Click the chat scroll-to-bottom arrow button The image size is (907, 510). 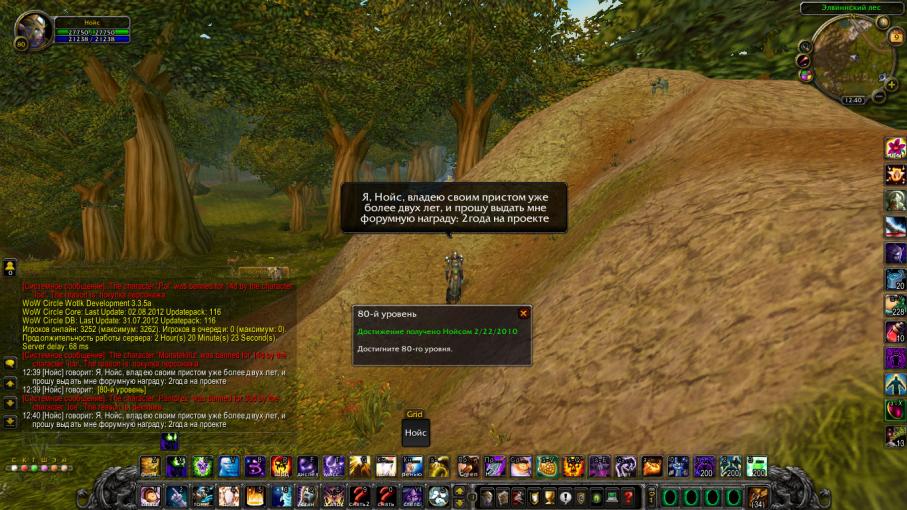[10, 421]
